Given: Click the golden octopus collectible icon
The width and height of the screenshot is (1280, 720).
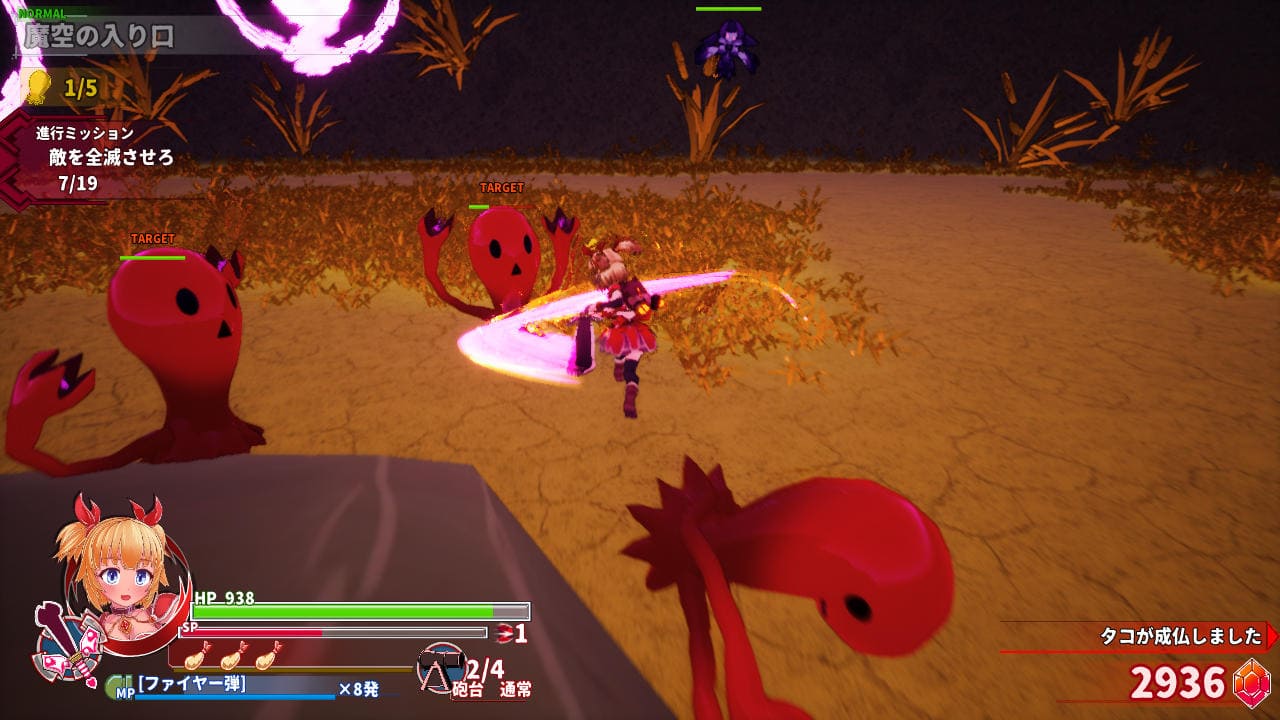Looking at the screenshot, I should pos(37,87).
